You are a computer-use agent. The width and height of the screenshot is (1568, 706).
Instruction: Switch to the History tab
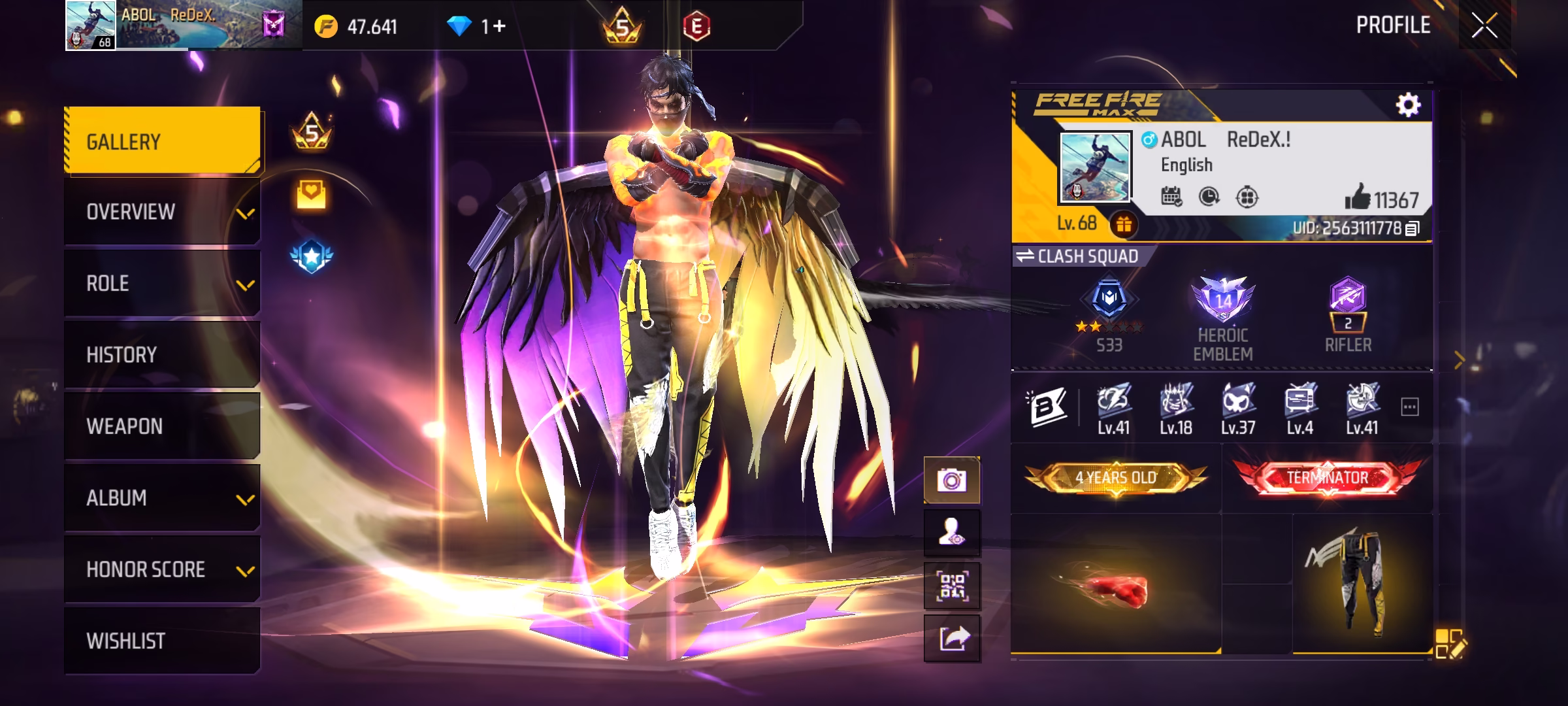point(162,355)
